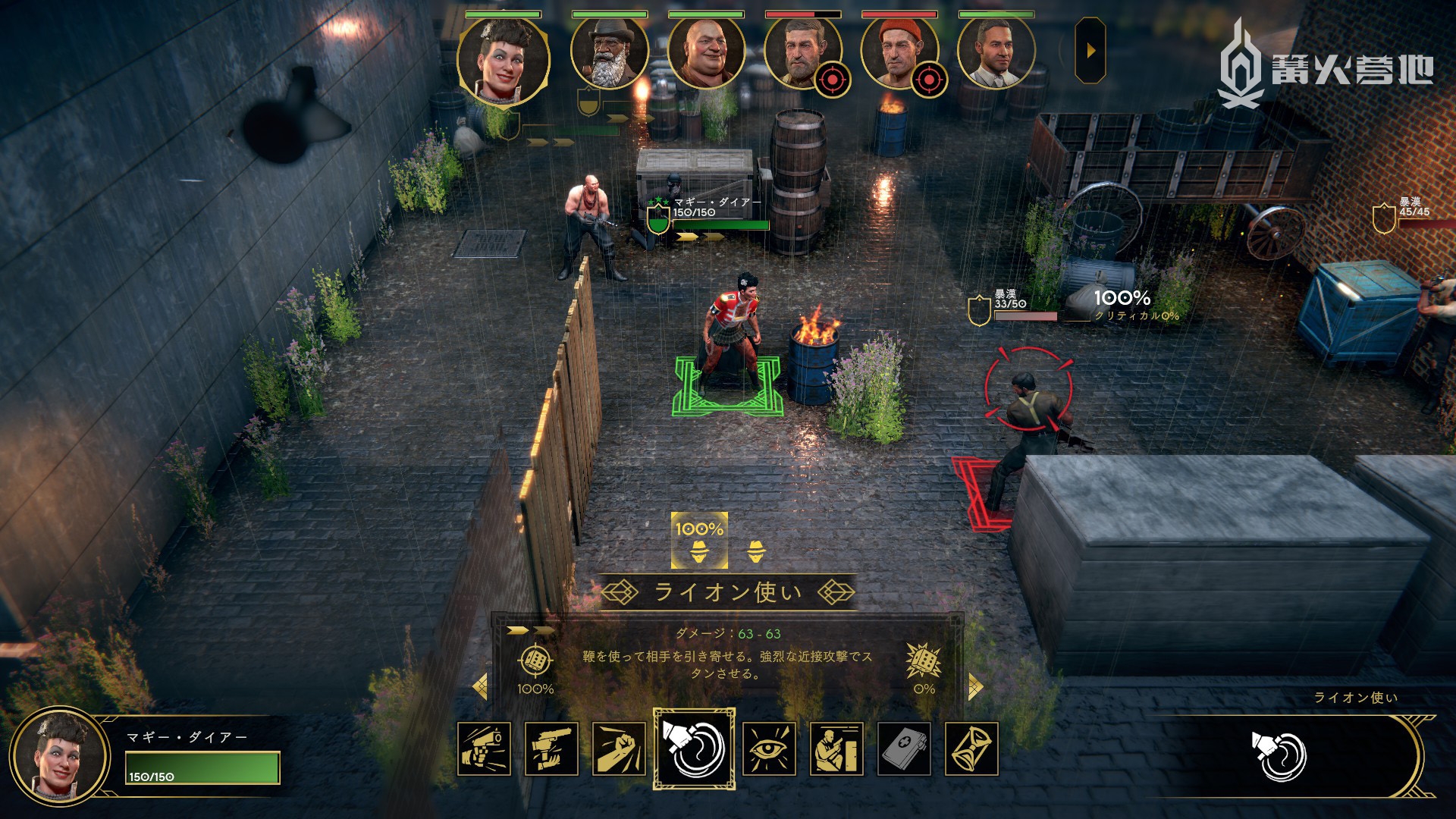Screen dimensions: 1456x819
Task: Choose the crouch behind cover ability
Action: (836, 749)
